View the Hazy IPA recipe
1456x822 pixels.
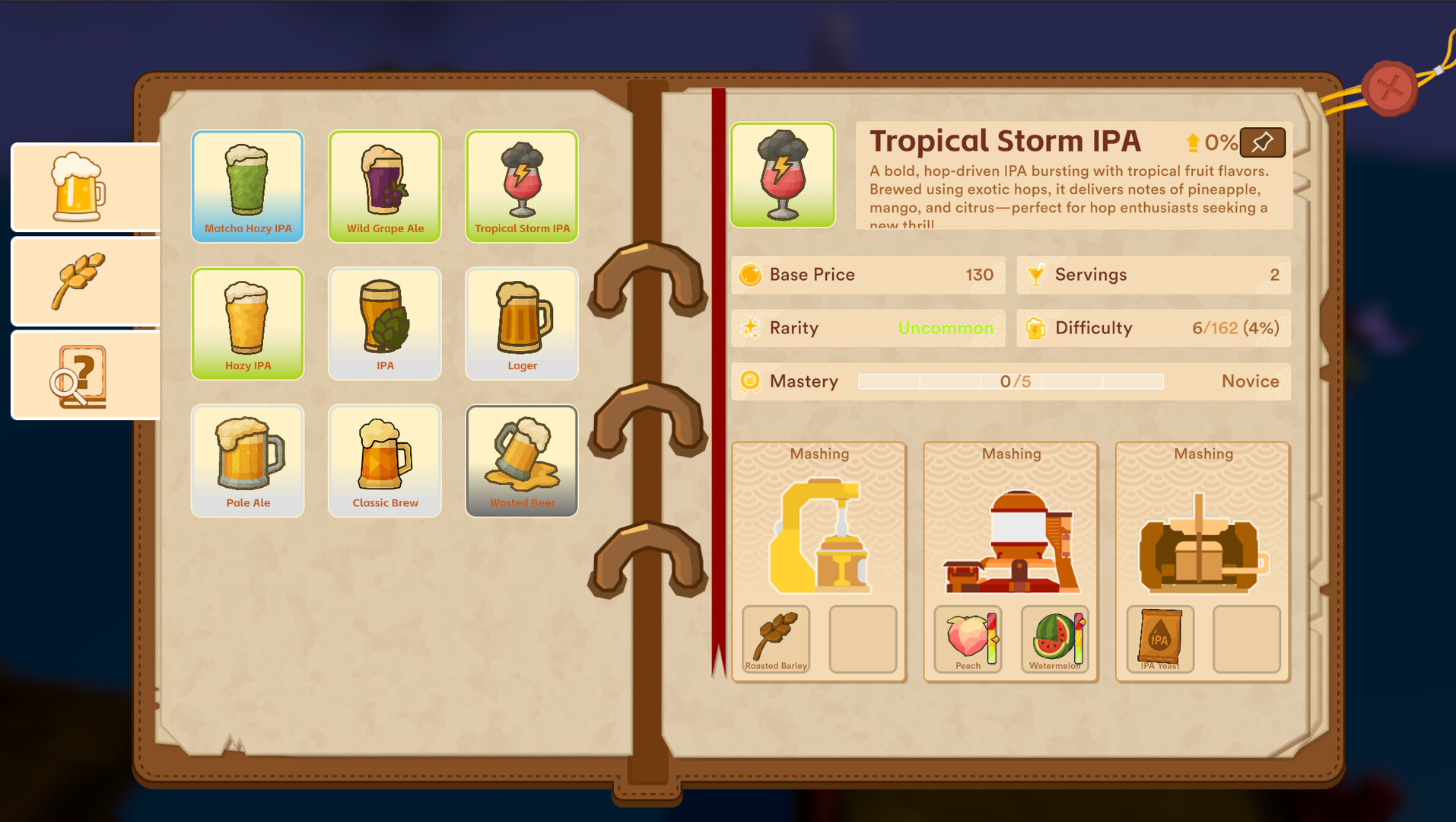(247, 323)
